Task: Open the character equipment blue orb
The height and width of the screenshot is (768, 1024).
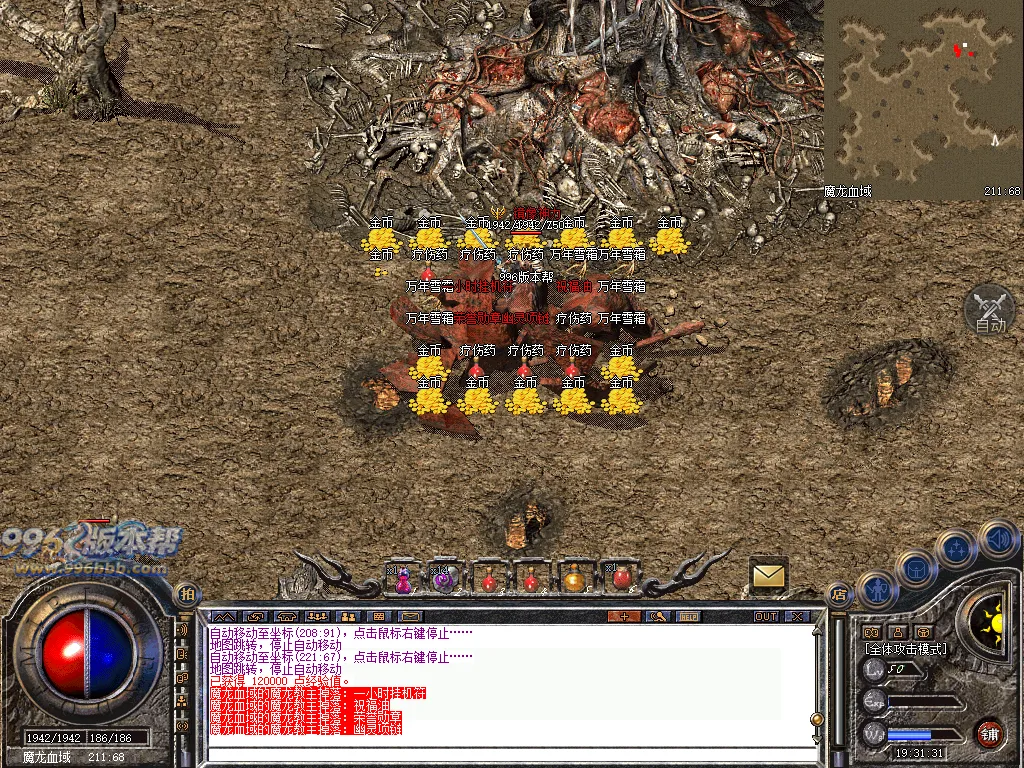Action: [x=876, y=589]
